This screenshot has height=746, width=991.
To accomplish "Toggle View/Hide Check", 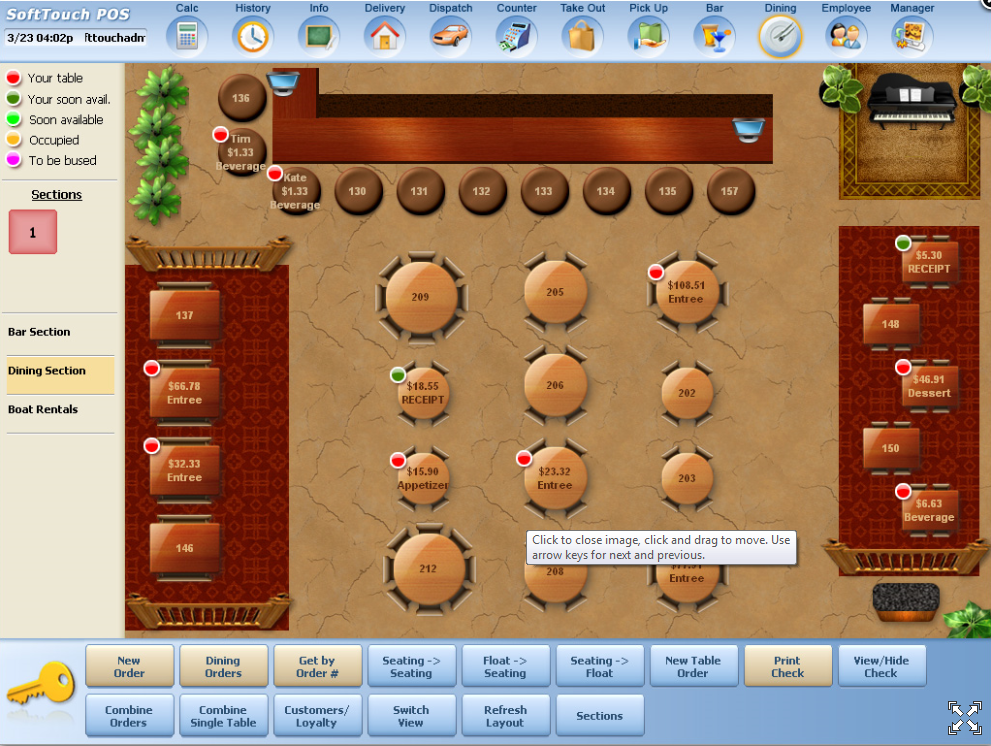I will pos(881,667).
